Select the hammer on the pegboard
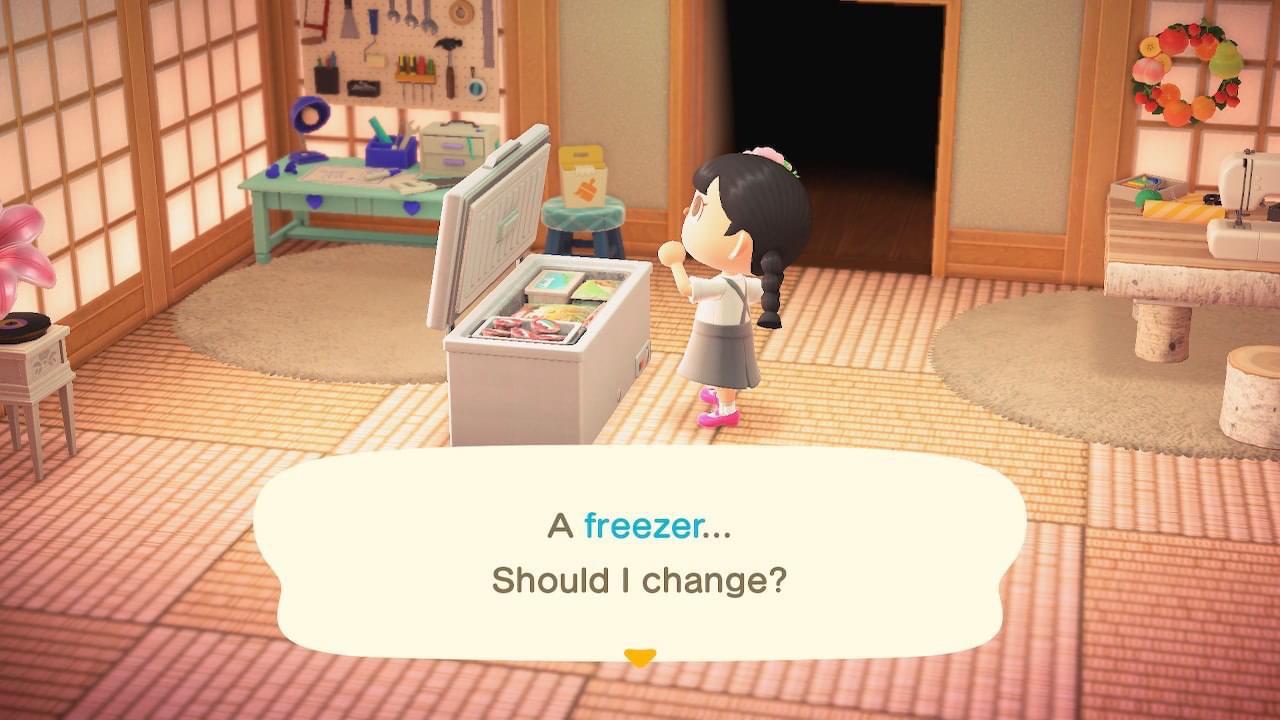 (x=448, y=50)
